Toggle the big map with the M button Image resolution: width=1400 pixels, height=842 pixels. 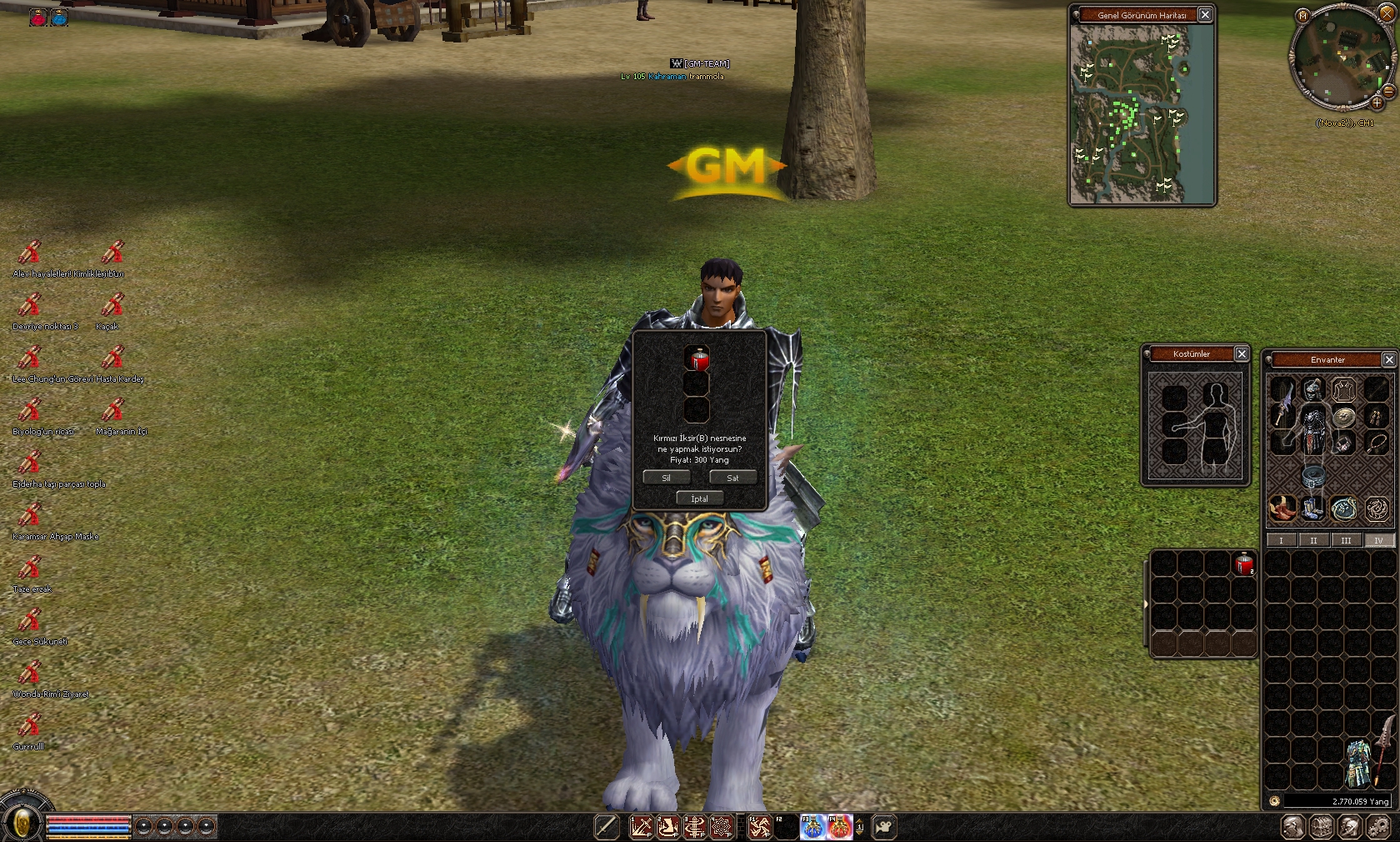[1303, 16]
